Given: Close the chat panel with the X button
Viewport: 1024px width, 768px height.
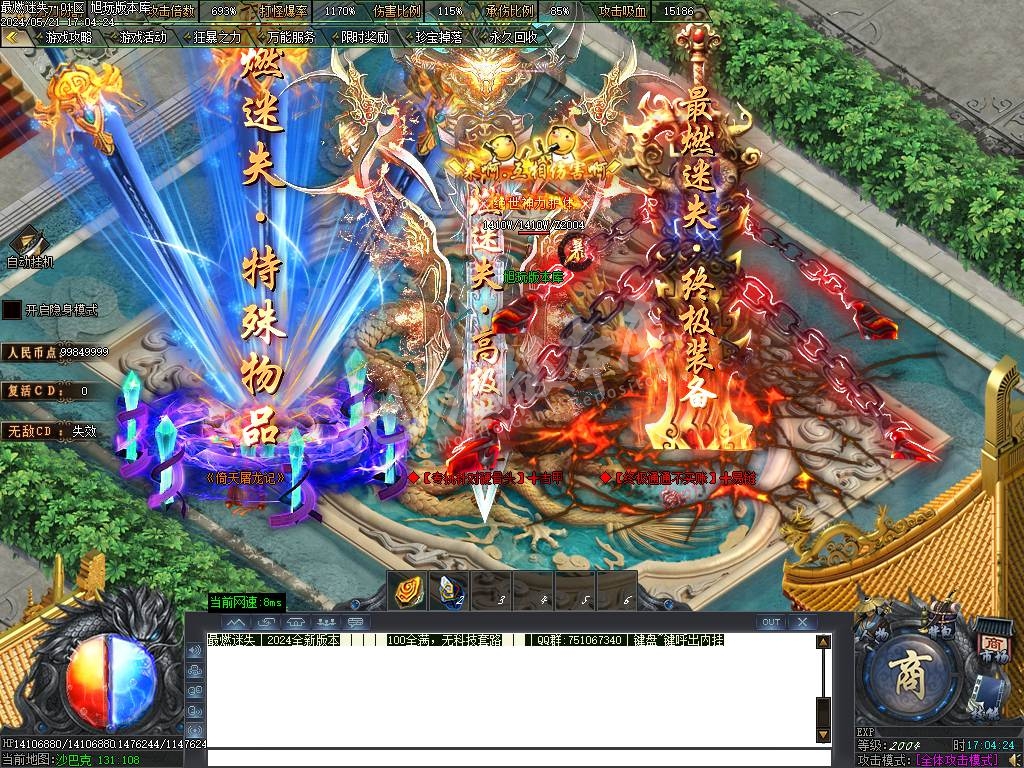Looking at the screenshot, I should click(802, 622).
